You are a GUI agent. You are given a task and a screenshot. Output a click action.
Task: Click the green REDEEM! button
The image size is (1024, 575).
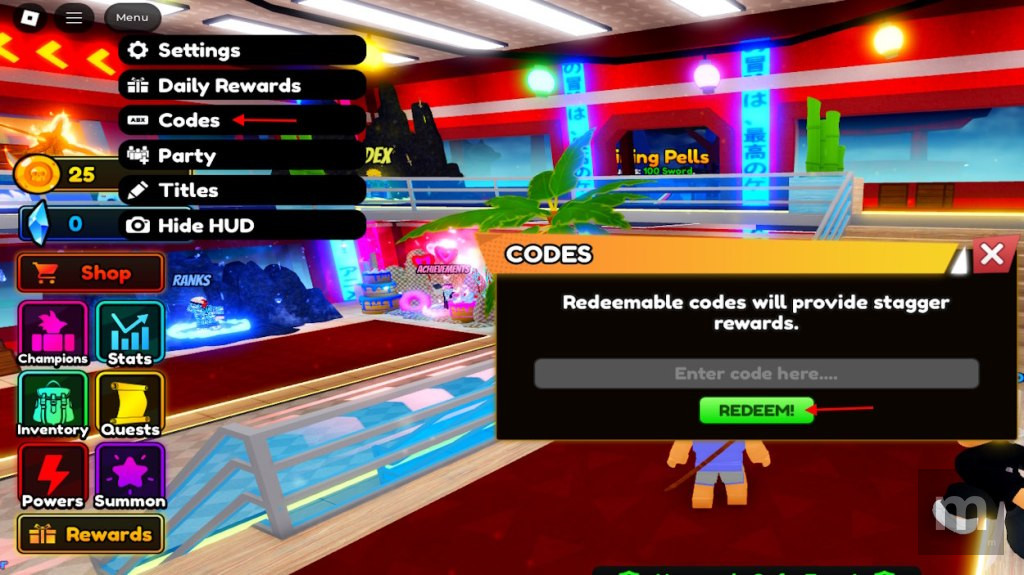pyautogui.click(x=756, y=410)
